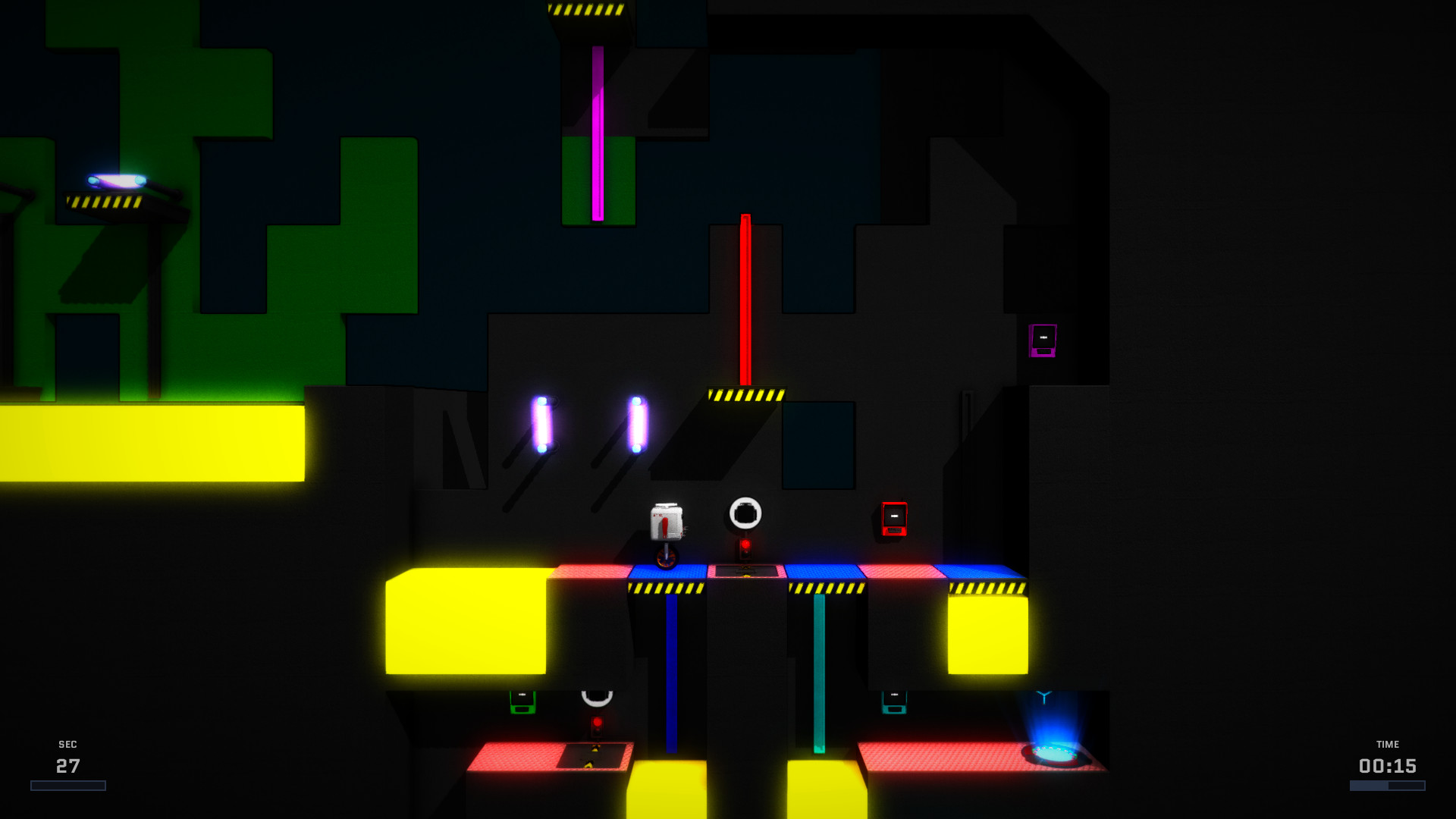Click the magenta switch box on the right wall
Screen dimensions: 1456x819
(x=1042, y=340)
